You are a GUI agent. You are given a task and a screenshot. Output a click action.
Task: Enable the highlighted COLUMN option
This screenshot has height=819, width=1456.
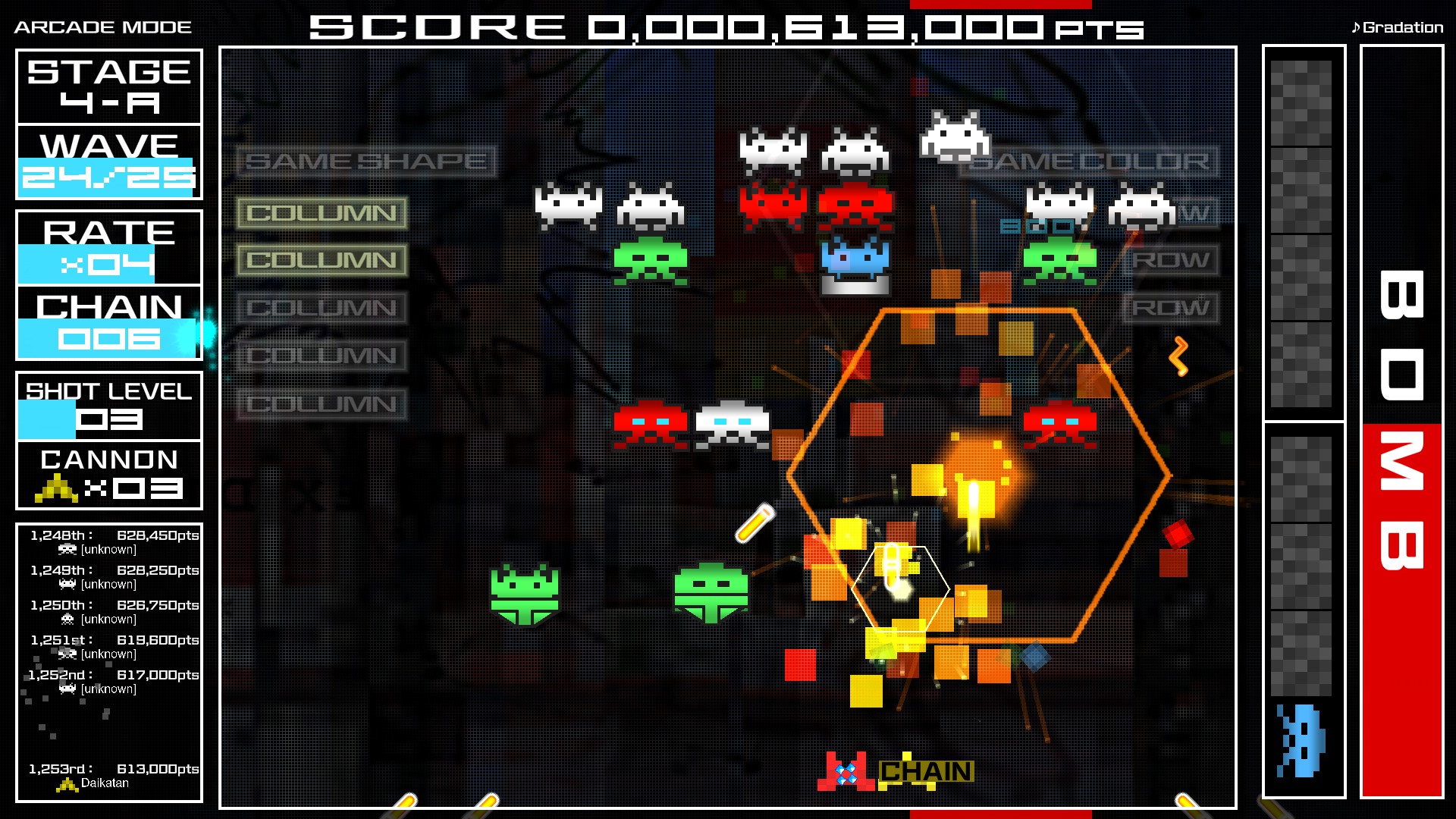(x=322, y=213)
